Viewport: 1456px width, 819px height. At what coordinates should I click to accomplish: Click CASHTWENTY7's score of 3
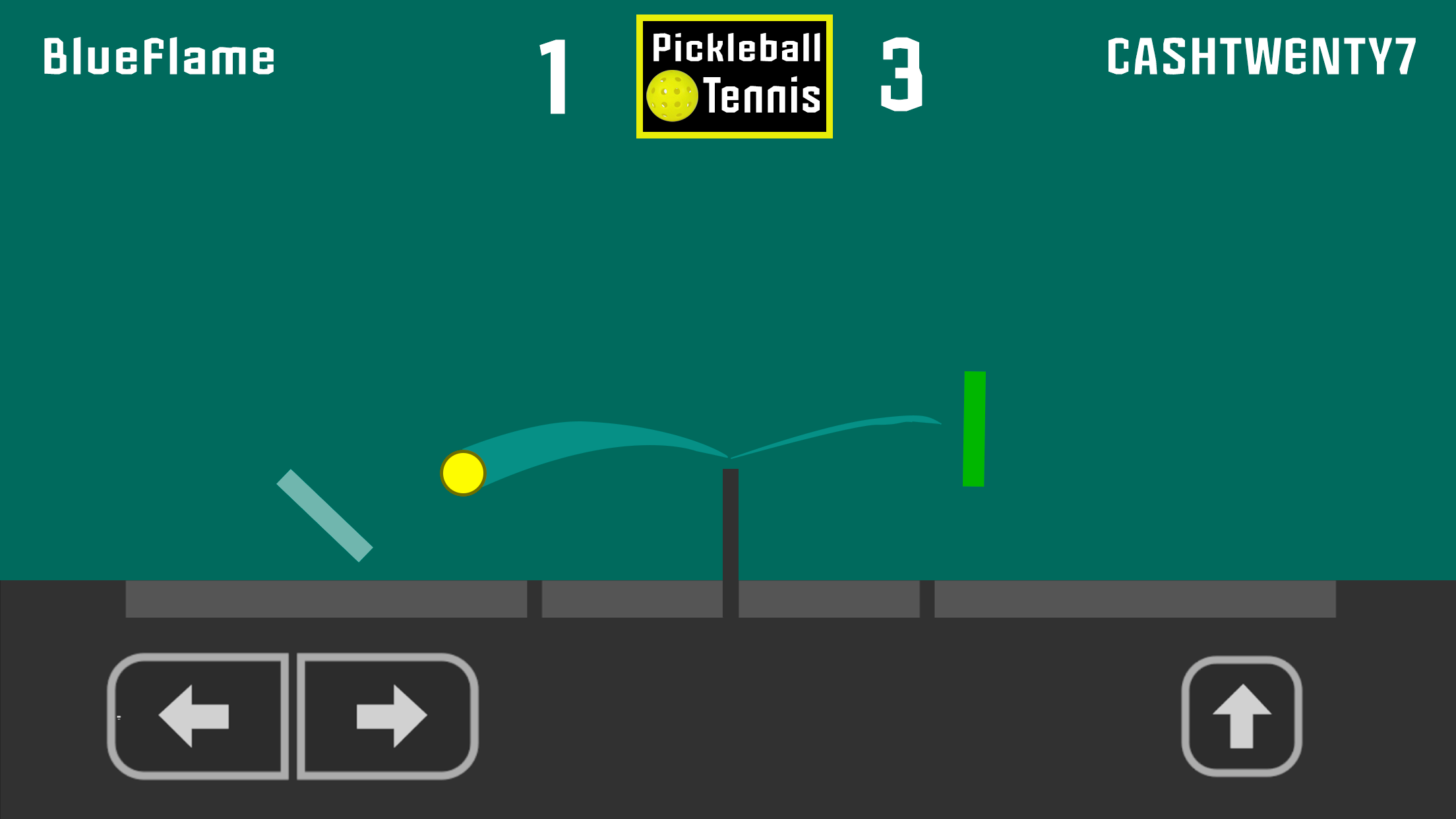pos(902,74)
